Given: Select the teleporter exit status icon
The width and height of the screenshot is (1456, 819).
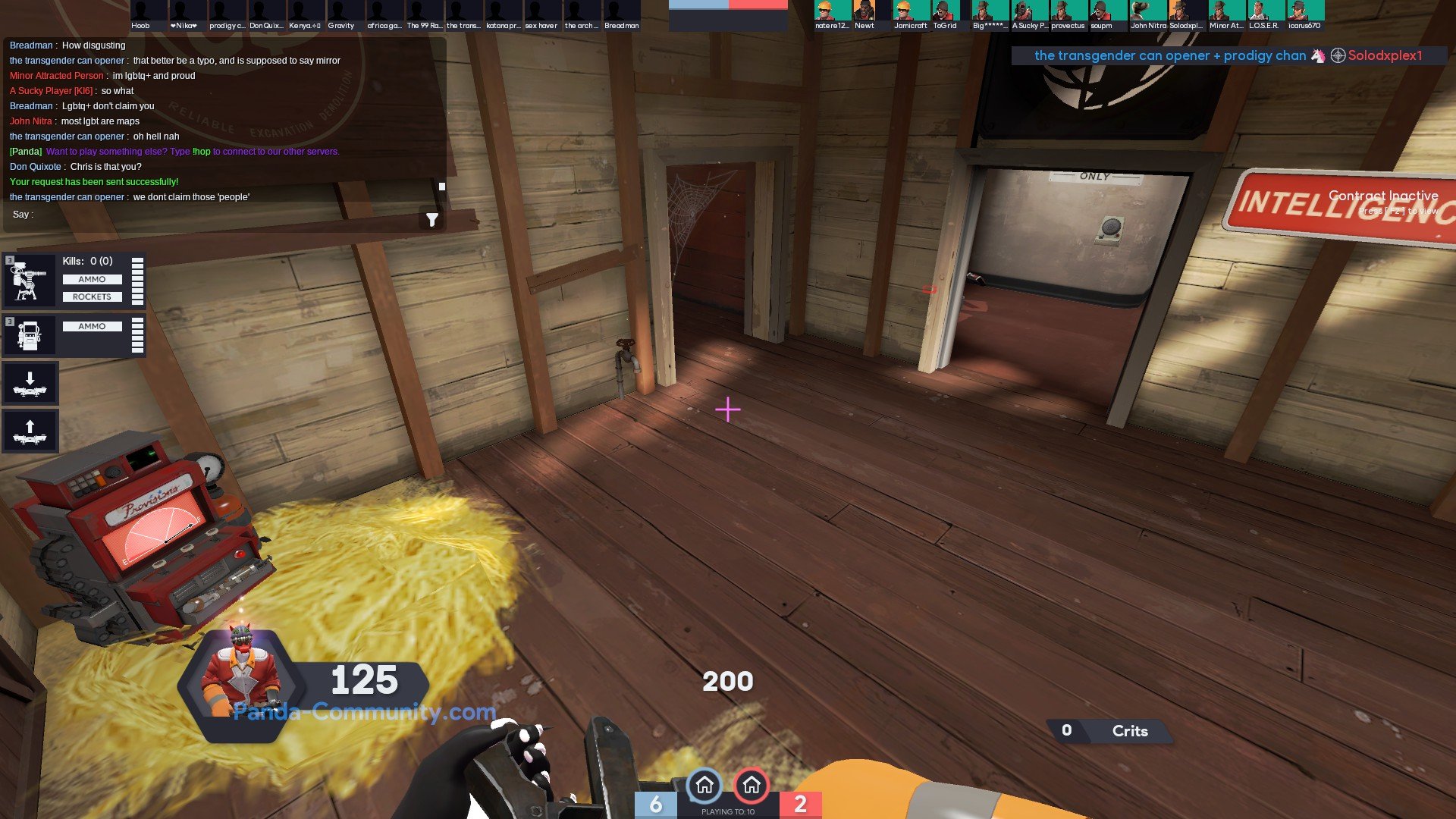Looking at the screenshot, I should pos(30,431).
